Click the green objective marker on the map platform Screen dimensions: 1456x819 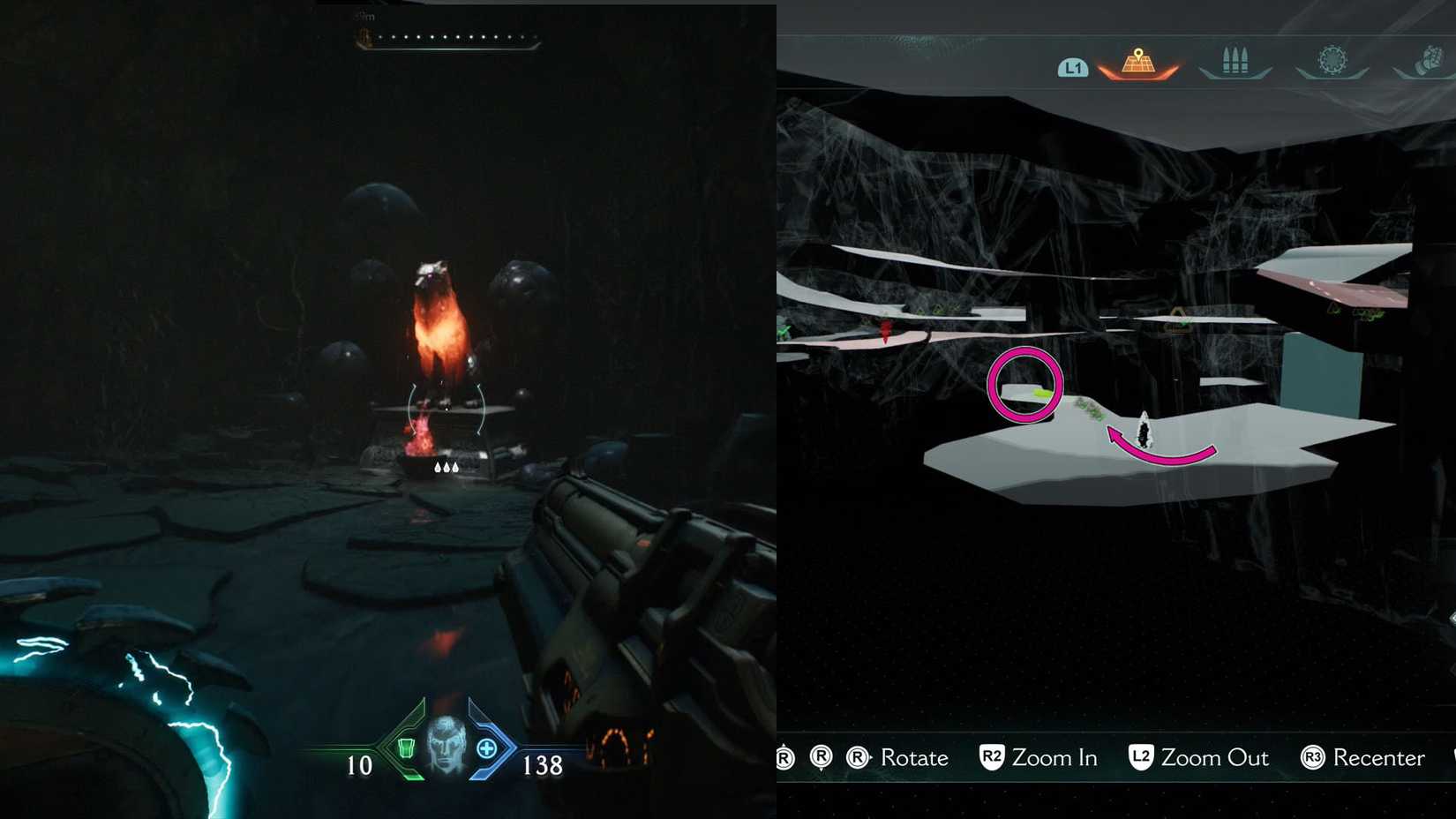1043,393
